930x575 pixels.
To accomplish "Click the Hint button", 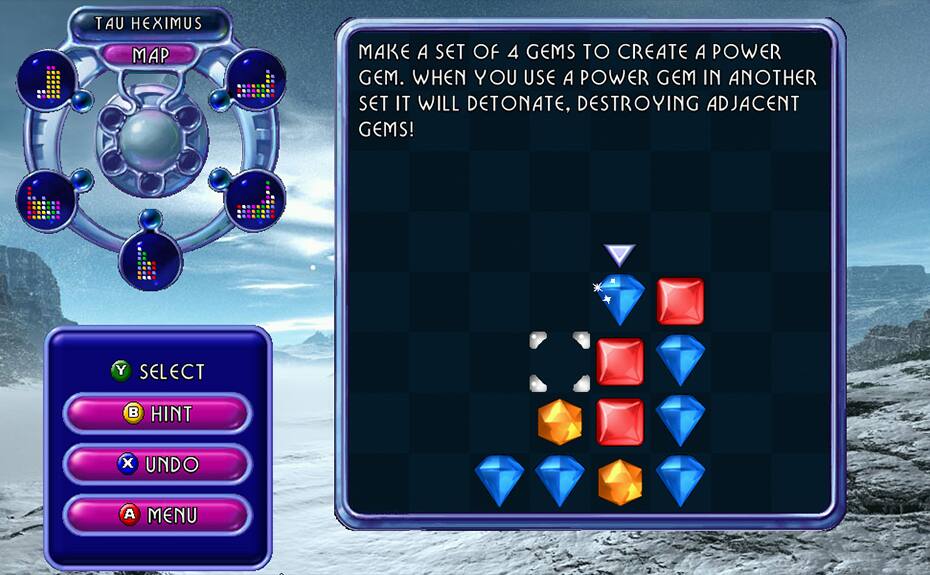I will 157,413.
